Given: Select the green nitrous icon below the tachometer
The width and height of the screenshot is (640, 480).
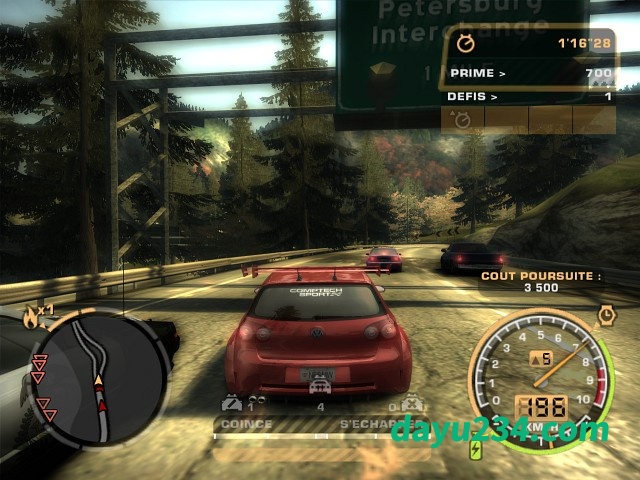Looking at the screenshot, I should click(475, 450).
